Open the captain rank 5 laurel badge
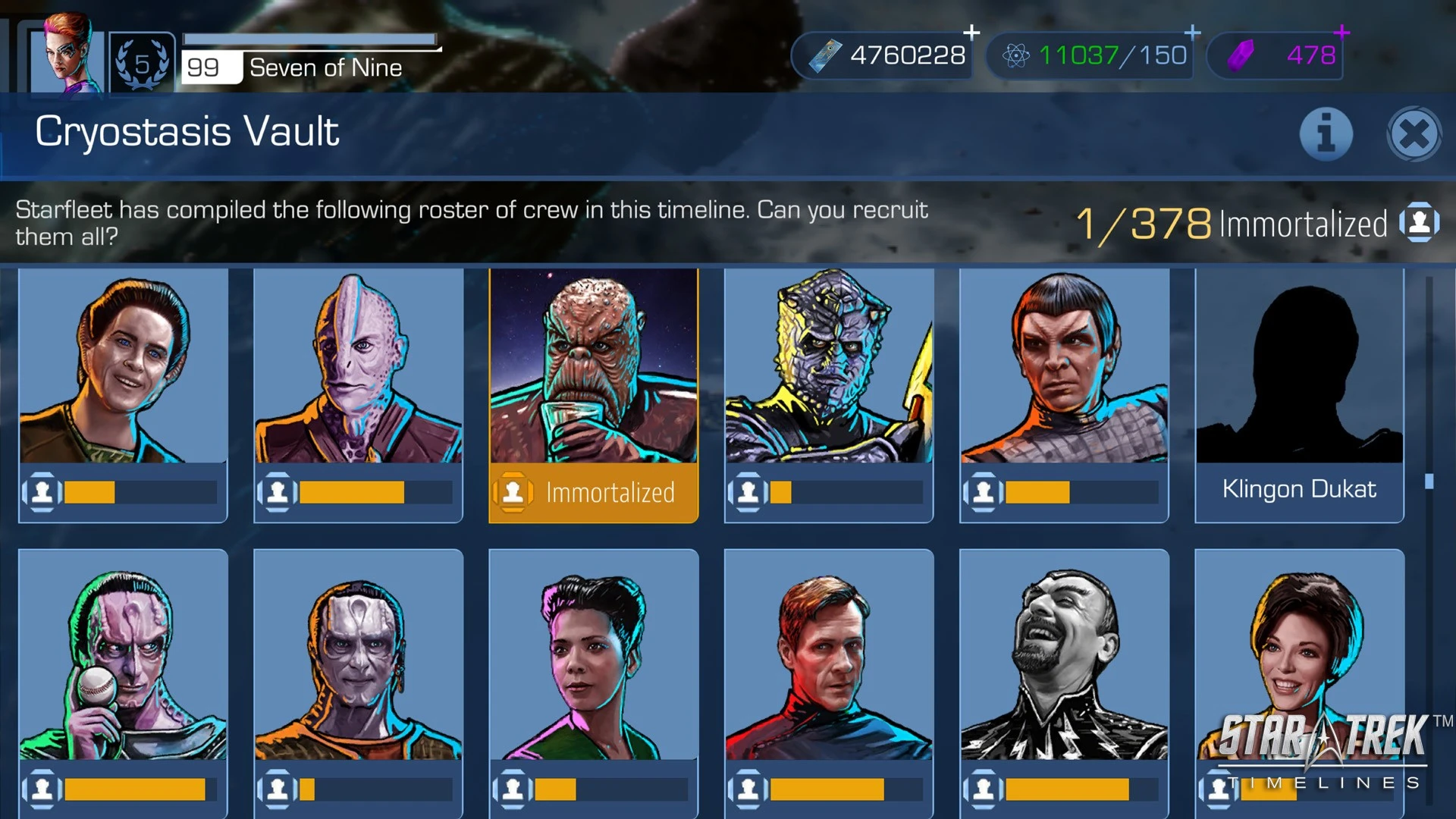Viewport: 1456px width, 819px height. coord(142,64)
